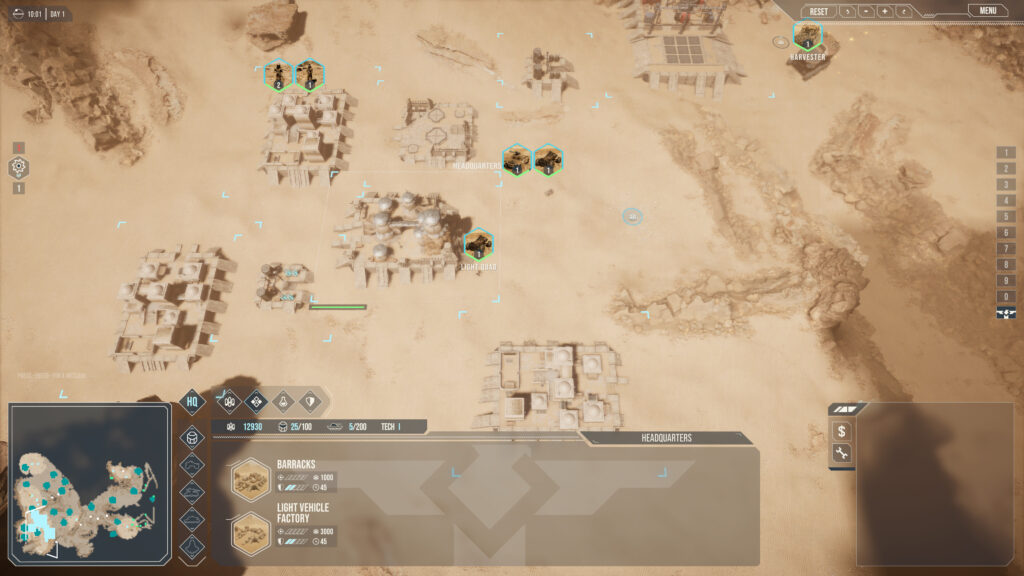Select control group 0
The width and height of the screenshot is (1024, 576).
click(x=1006, y=297)
